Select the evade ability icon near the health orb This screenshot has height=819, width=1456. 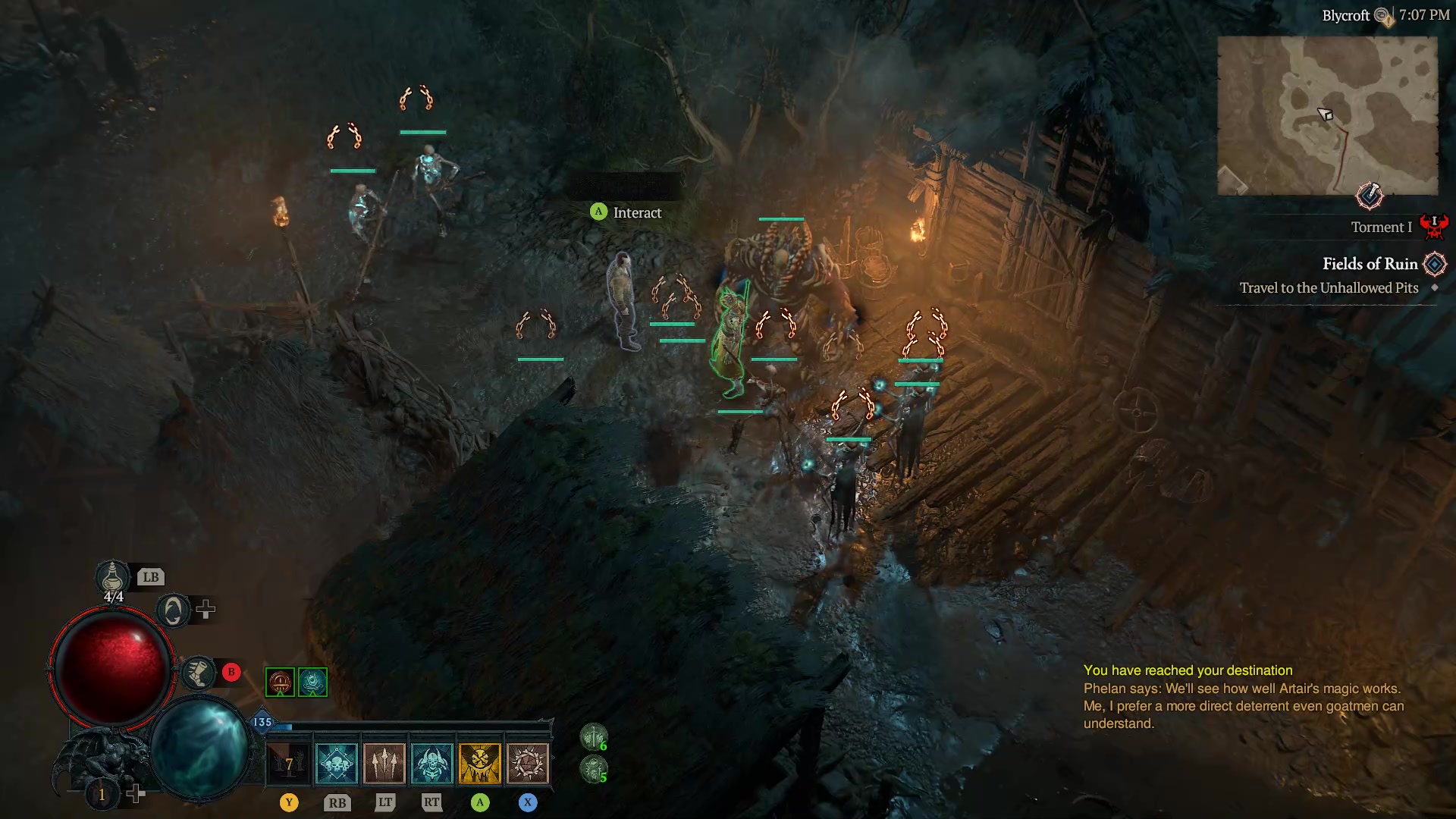pos(173,609)
